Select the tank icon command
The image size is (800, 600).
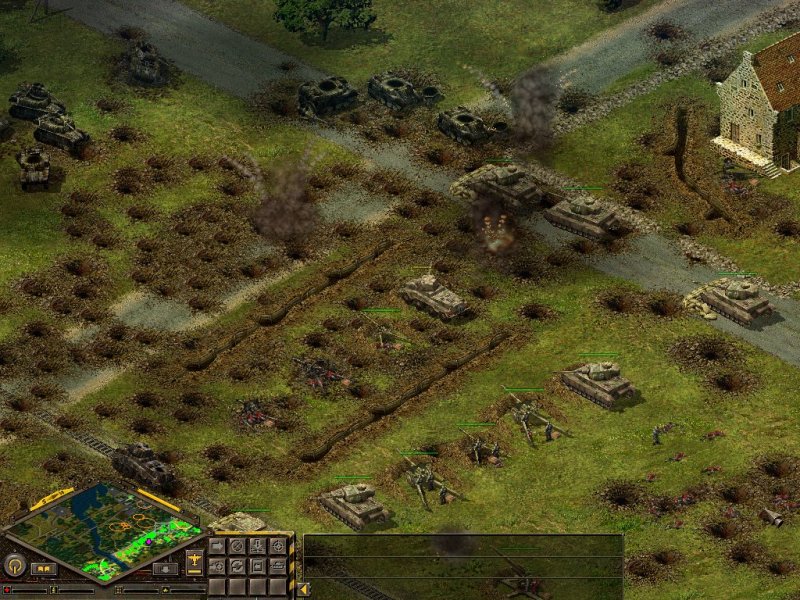coord(277,566)
